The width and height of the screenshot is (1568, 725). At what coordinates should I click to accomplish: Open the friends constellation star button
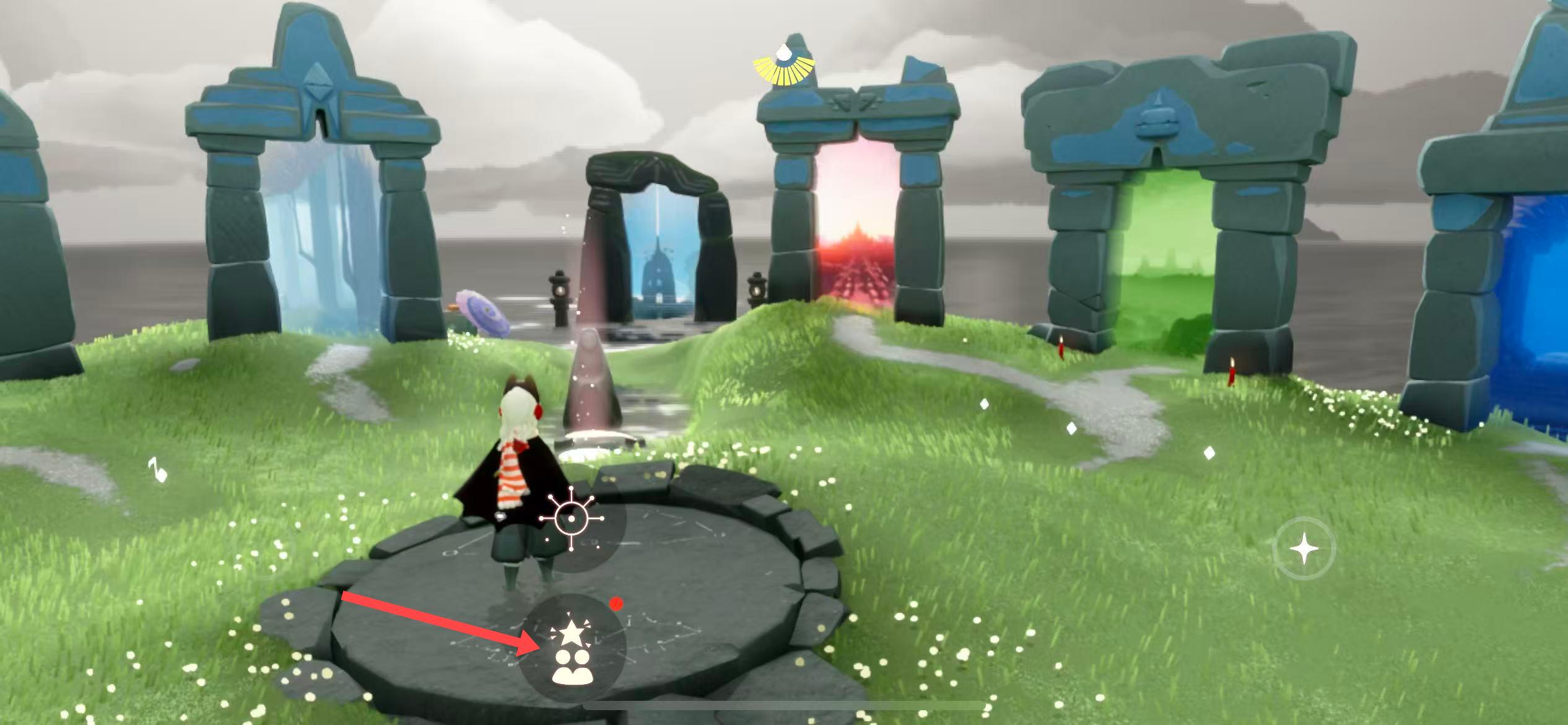pos(572,648)
